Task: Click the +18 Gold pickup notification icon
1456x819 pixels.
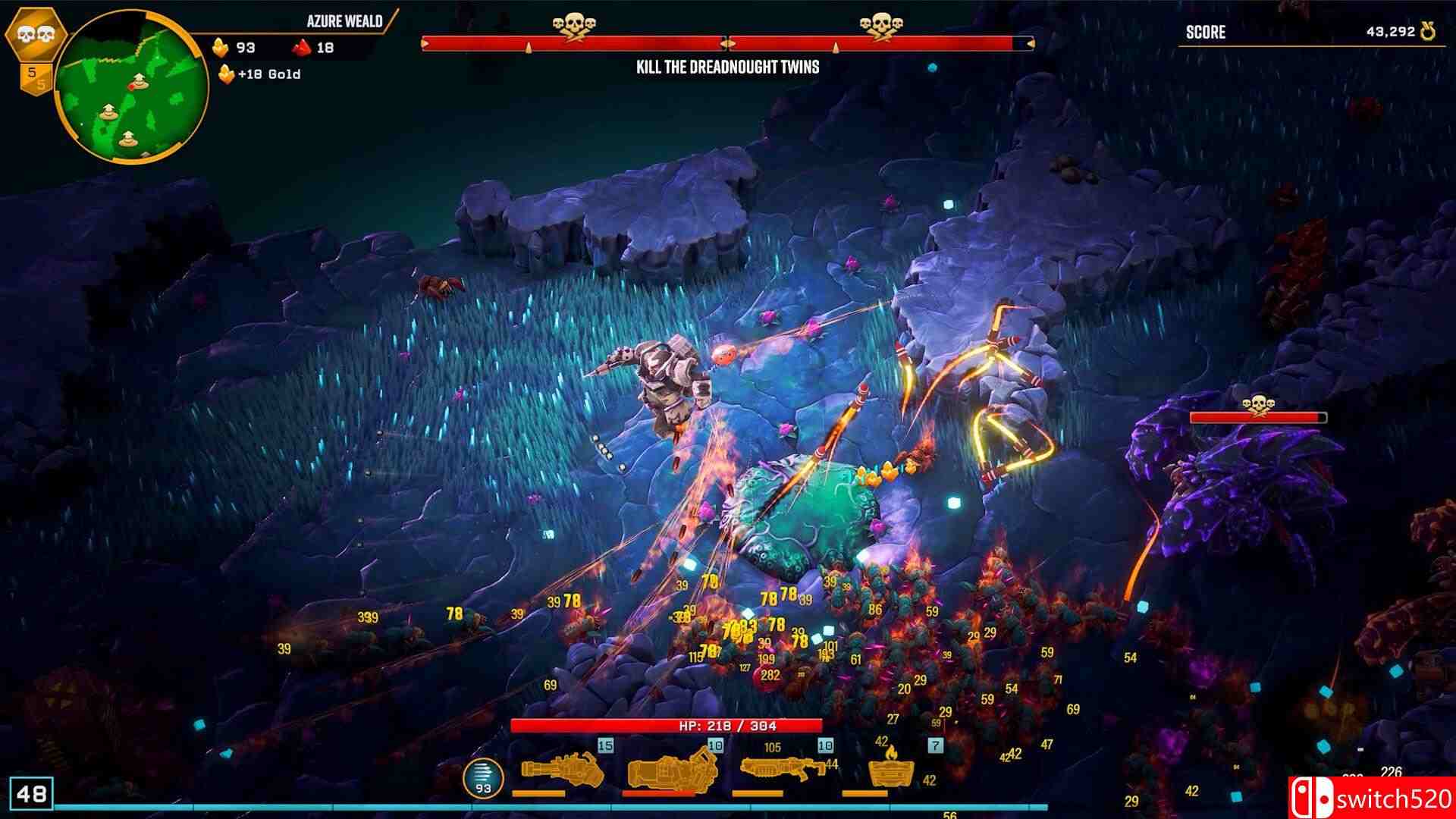Action: pyautogui.click(x=227, y=74)
